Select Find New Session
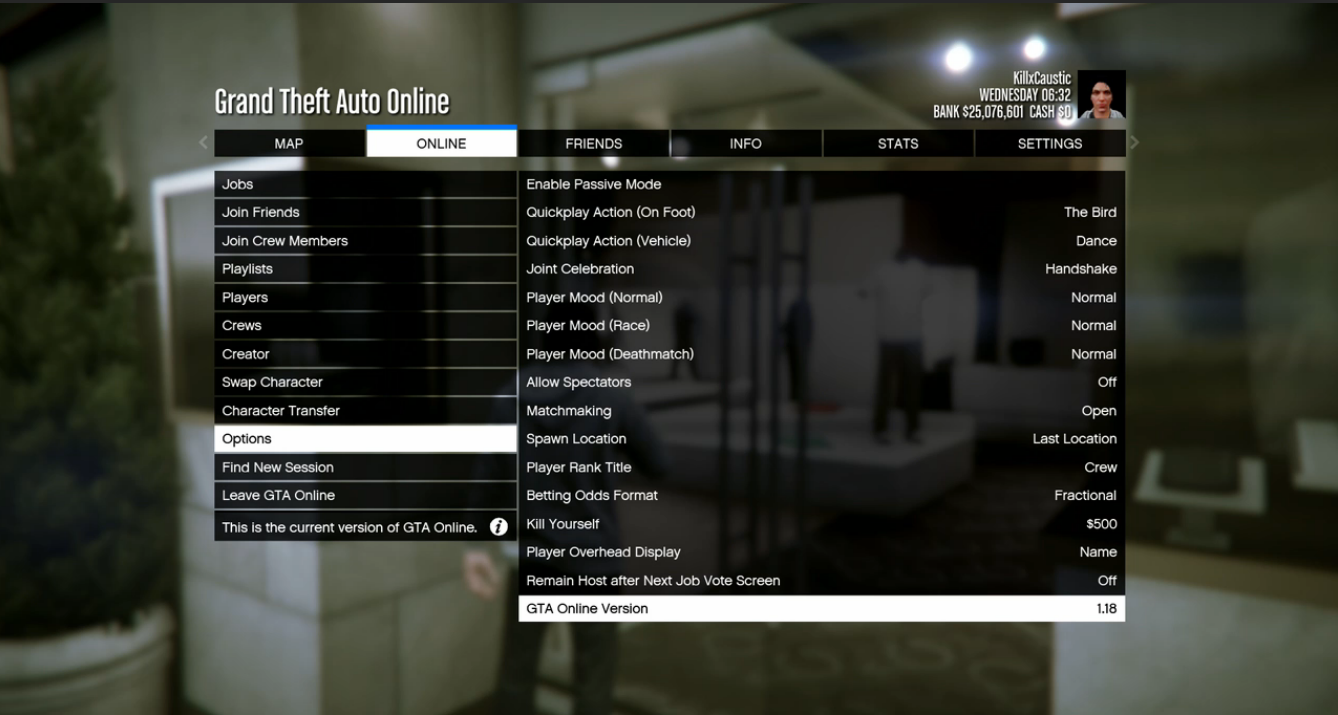 (364, 467)
